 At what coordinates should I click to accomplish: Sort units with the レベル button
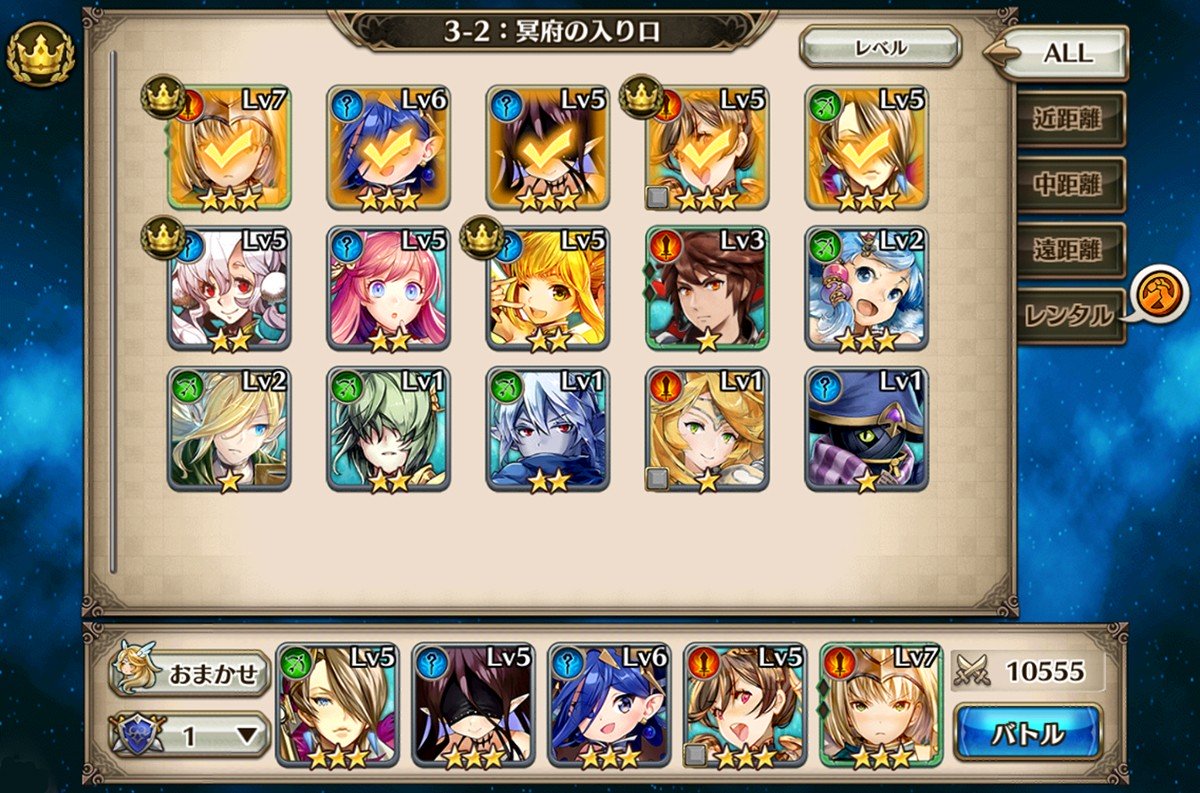[880, 47]
